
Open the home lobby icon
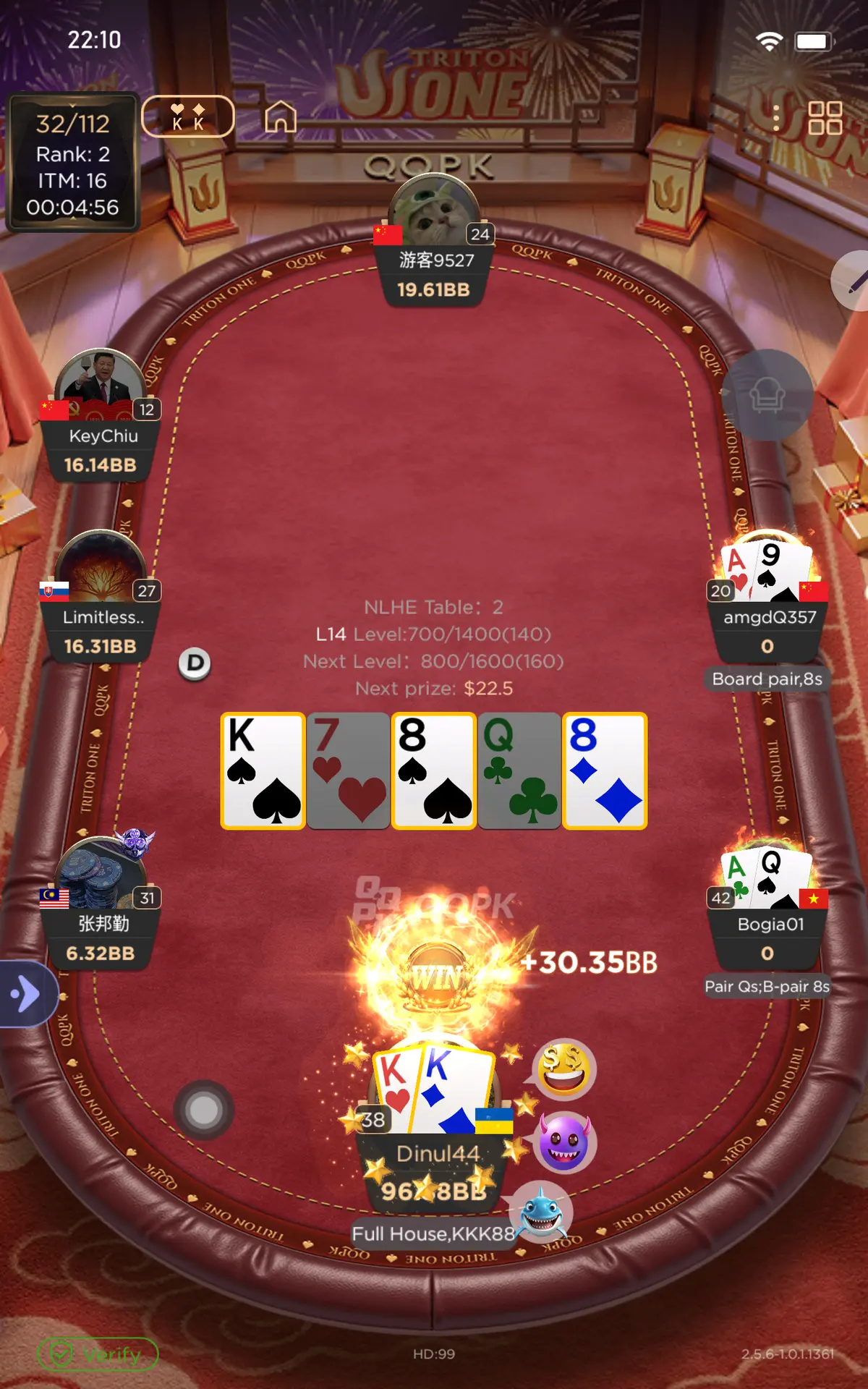coord(281,116)
